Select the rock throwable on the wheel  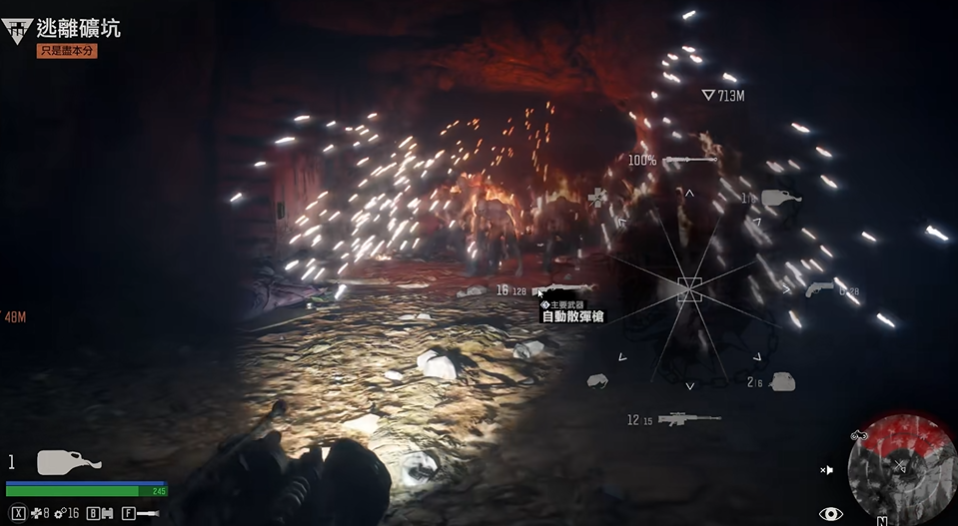(597, 380)
